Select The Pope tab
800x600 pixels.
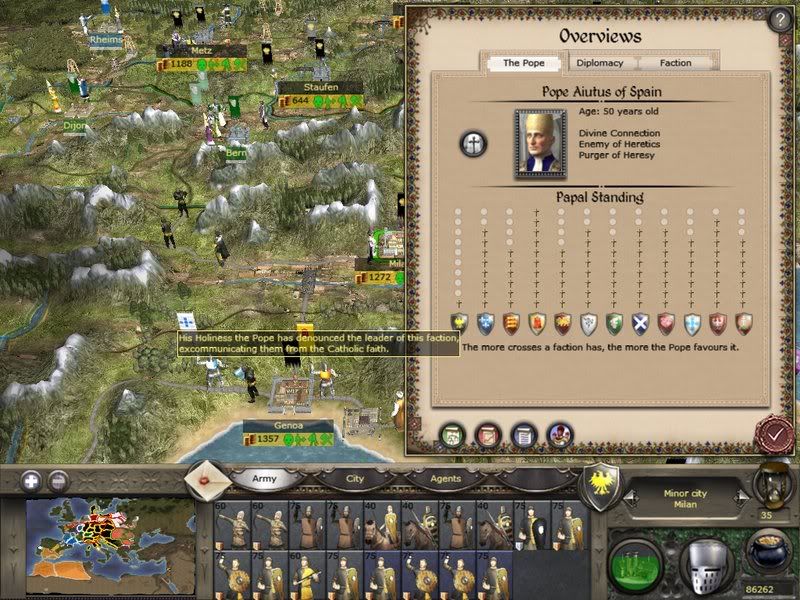pos(523,63)
